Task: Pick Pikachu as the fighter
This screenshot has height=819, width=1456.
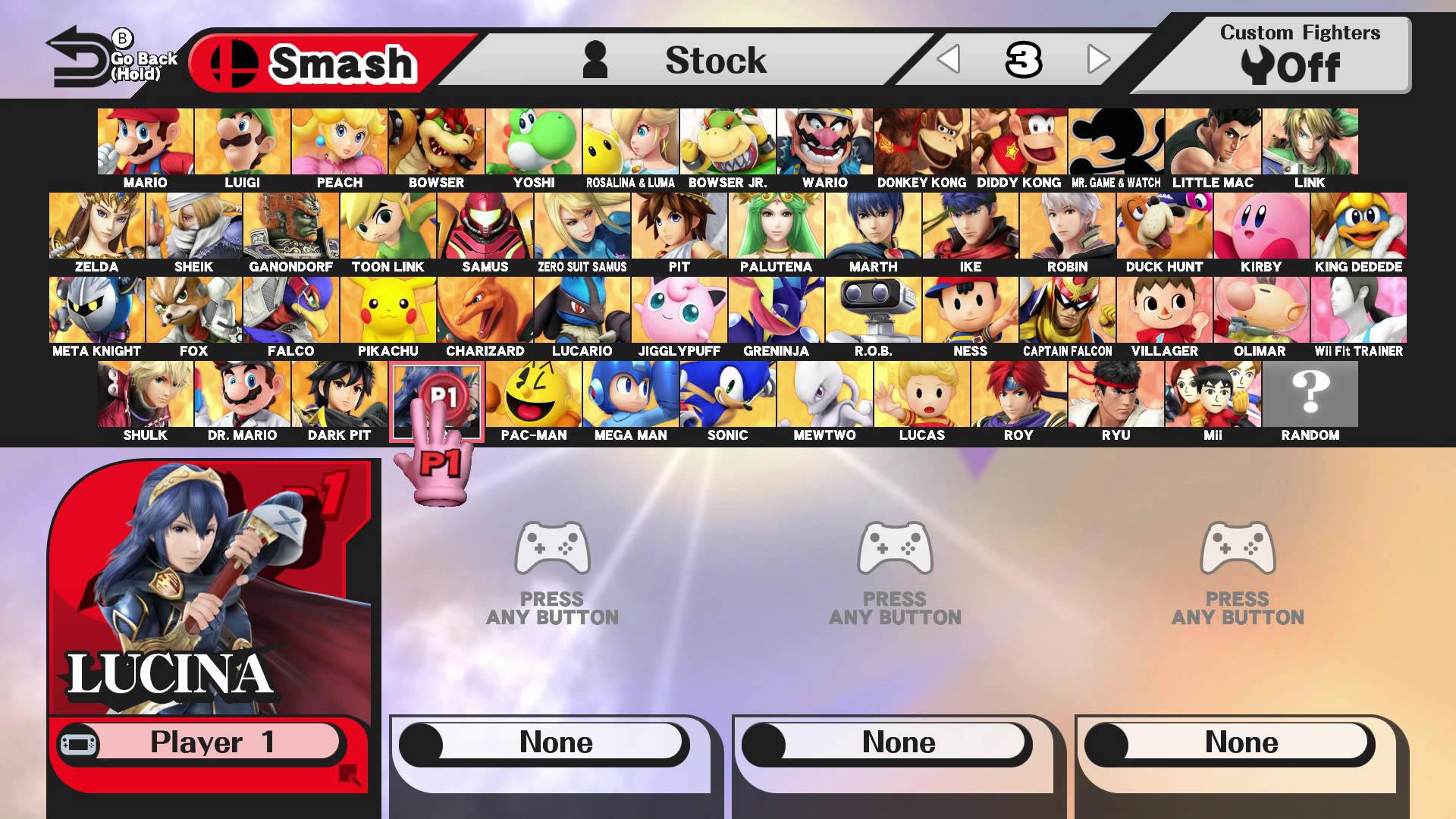Action: 388,309
